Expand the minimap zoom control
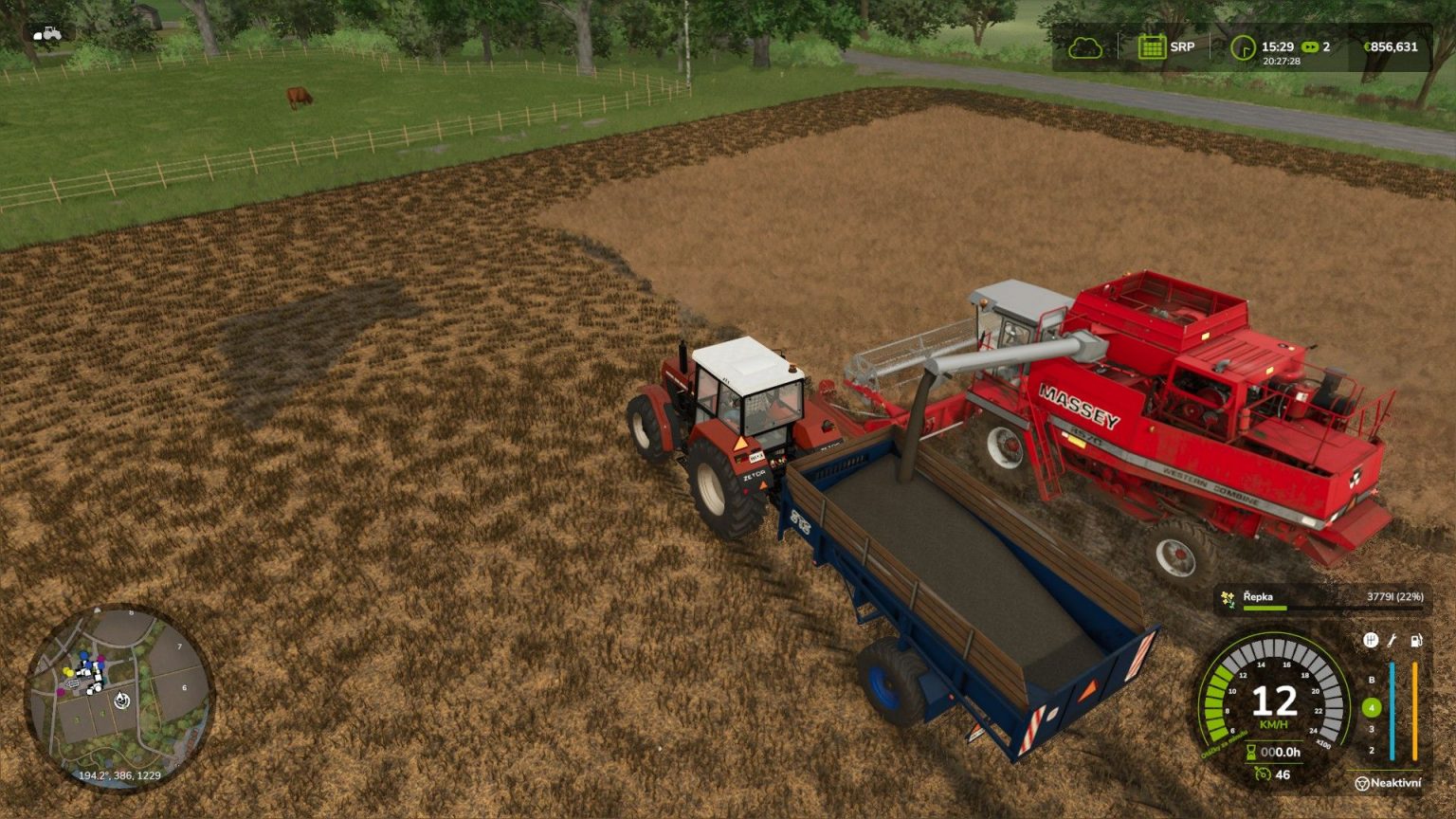This screenshot has height=819, width=1456. point(119,702)
